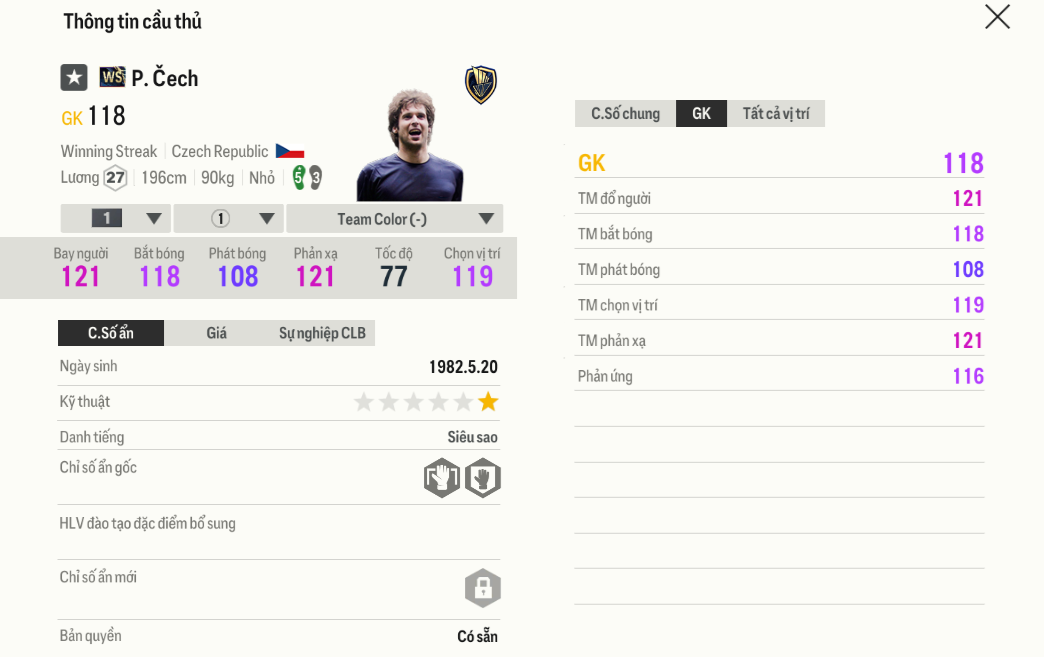
Task: Toggle the star favorite icon beside P. Čech
Action: (x=74, y=78)
